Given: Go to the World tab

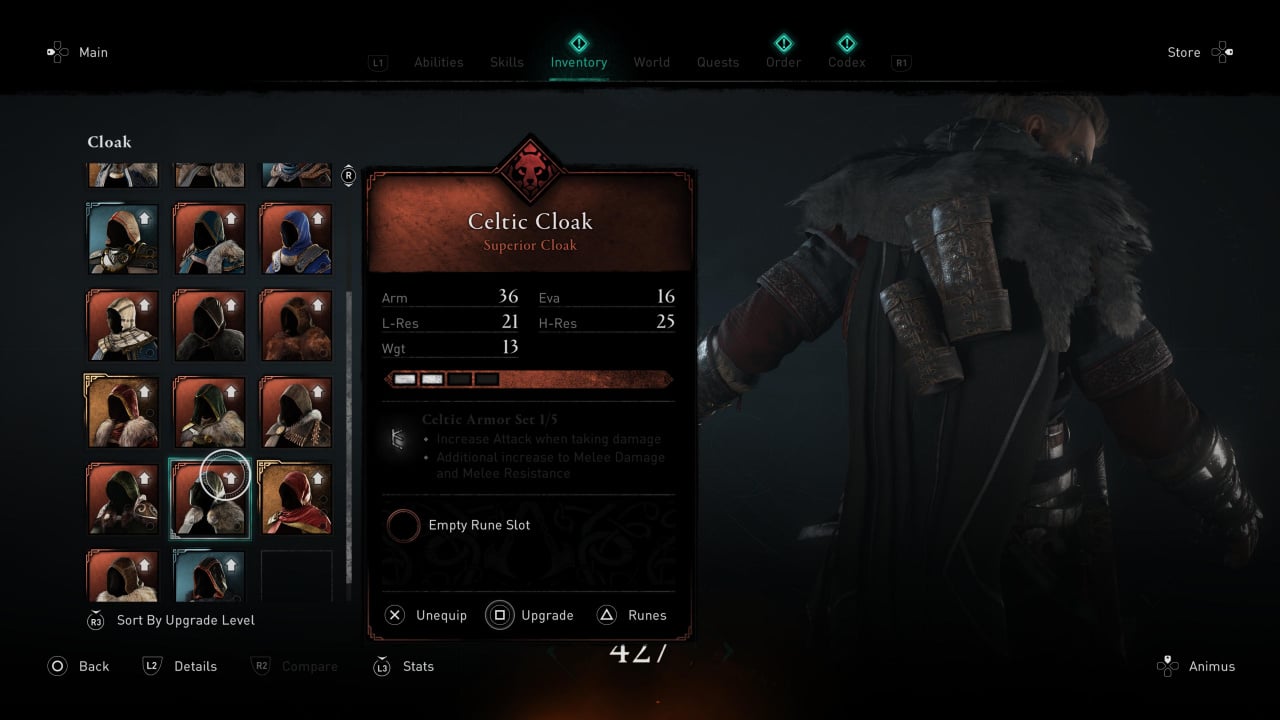Looking at the screenshot, I should (x=651, y=62).
